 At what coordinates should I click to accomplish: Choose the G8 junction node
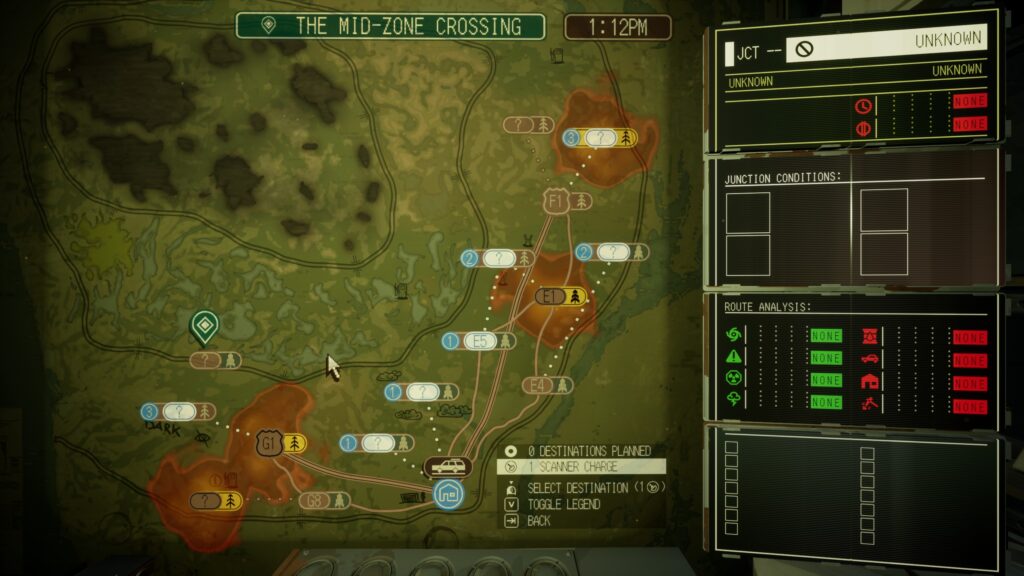coord(313,500)
